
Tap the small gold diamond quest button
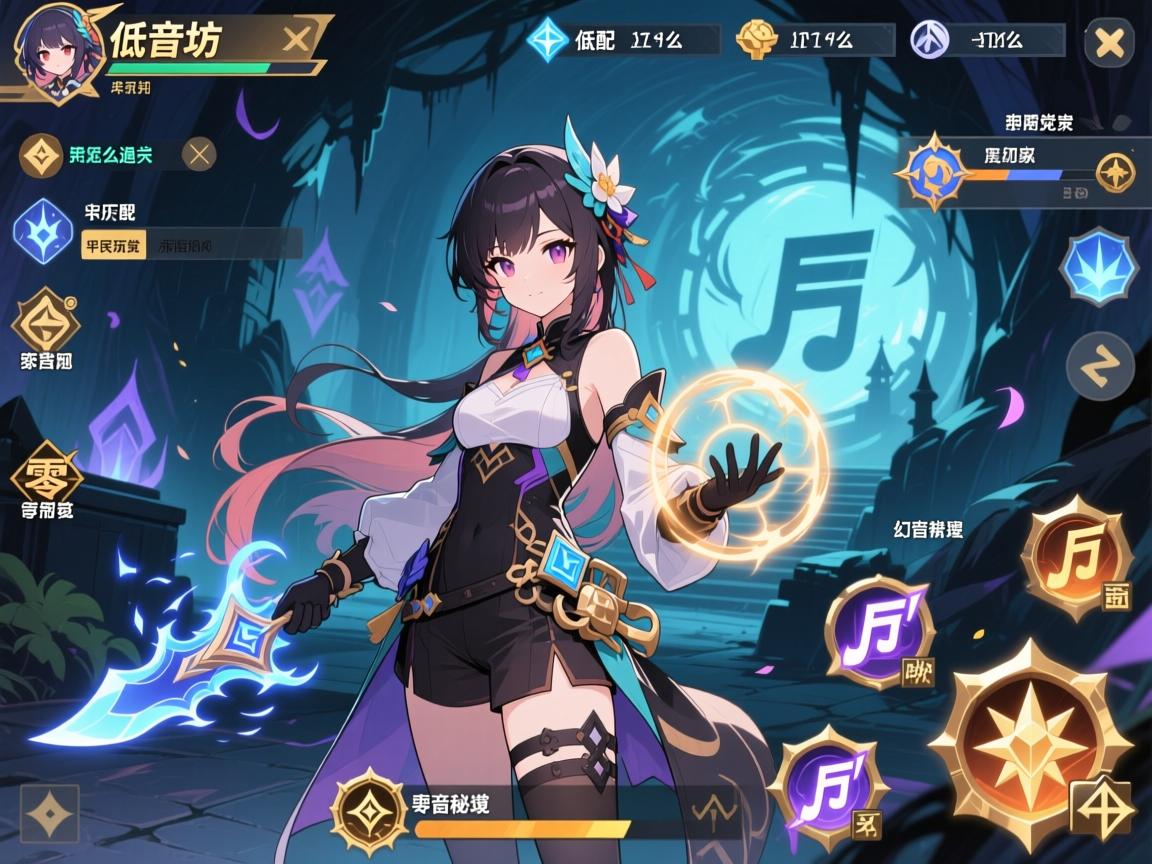1115,173
